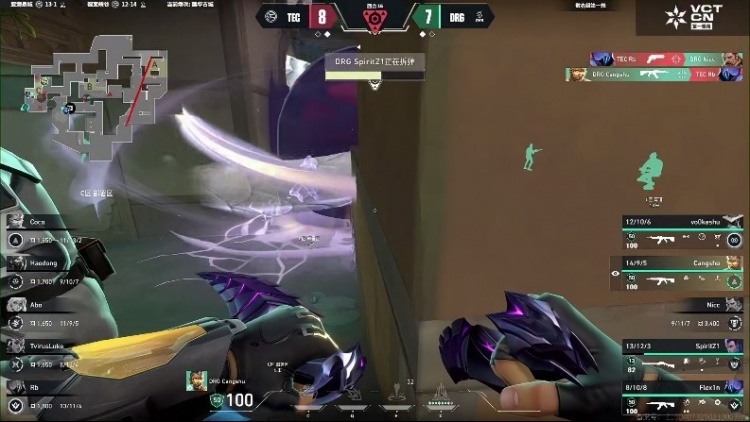Viewport: 750px width, 422px height.
Task: Select Haodong's player row
Action: pos(45,272)
